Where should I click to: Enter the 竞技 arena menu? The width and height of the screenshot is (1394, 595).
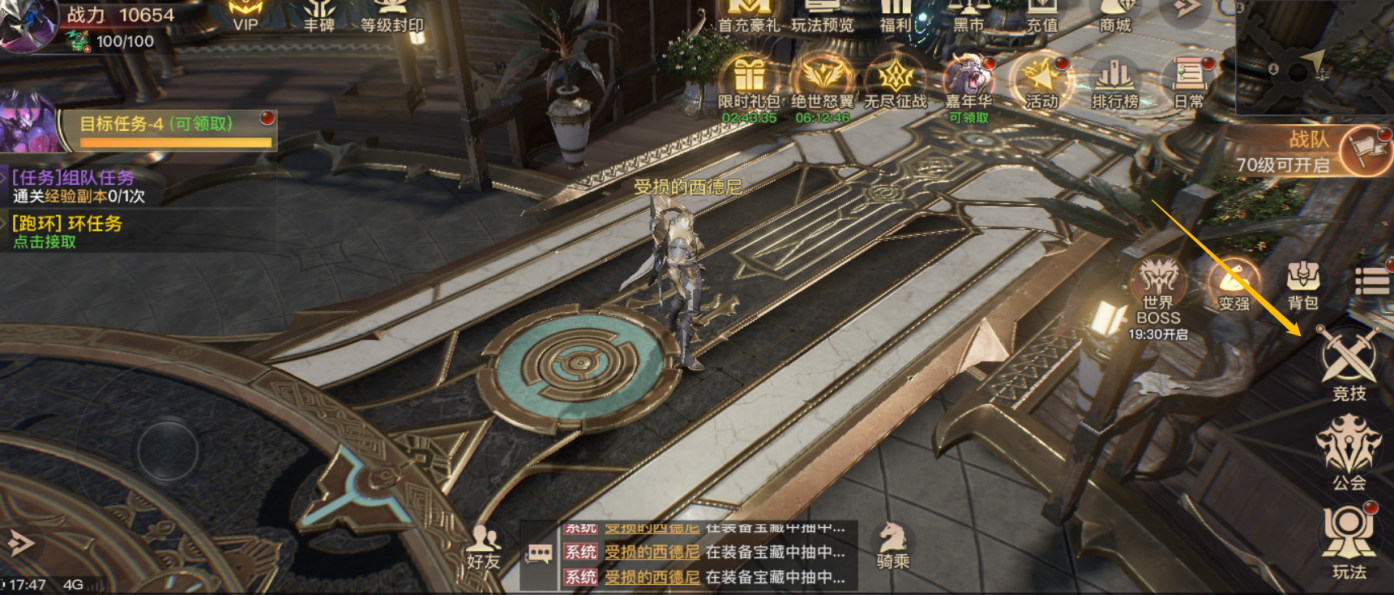[x=1348, y=363]
